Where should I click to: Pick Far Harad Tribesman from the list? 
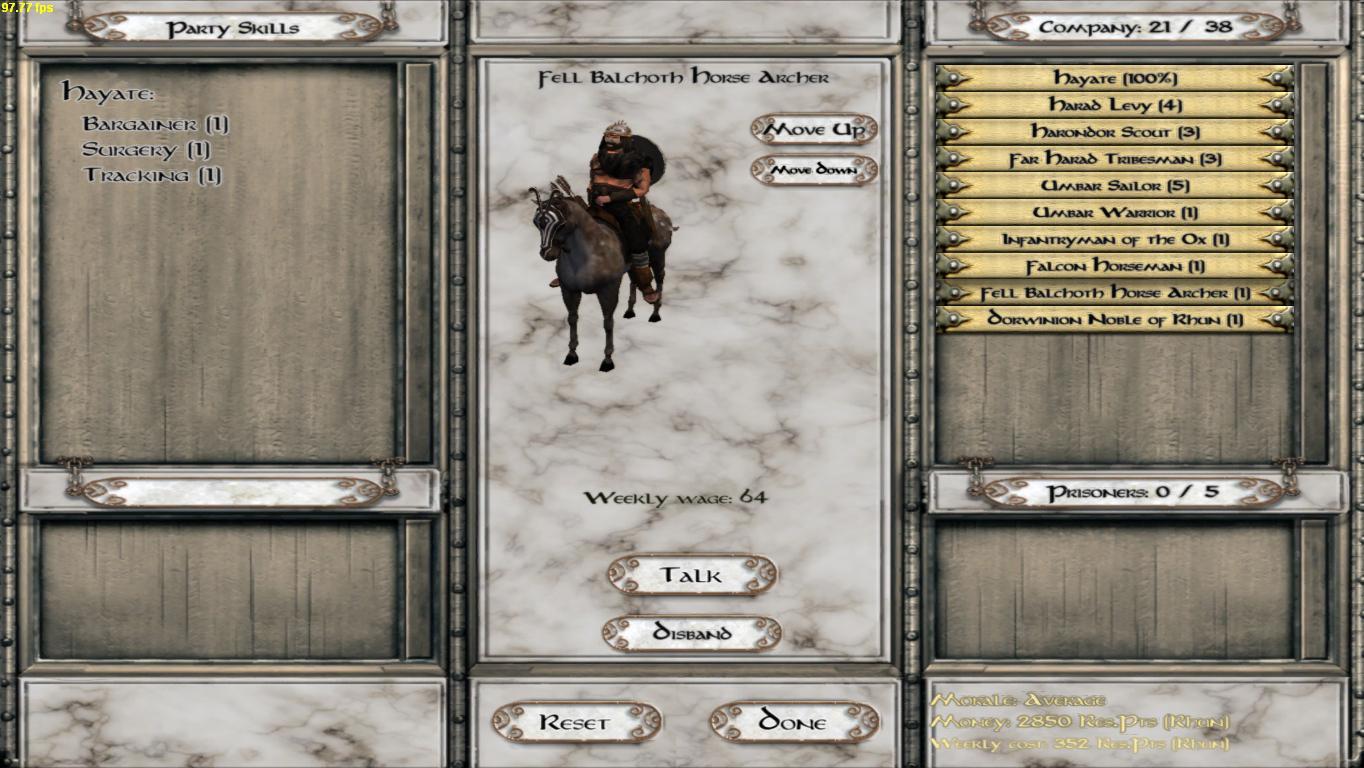tap(1115, 159)
